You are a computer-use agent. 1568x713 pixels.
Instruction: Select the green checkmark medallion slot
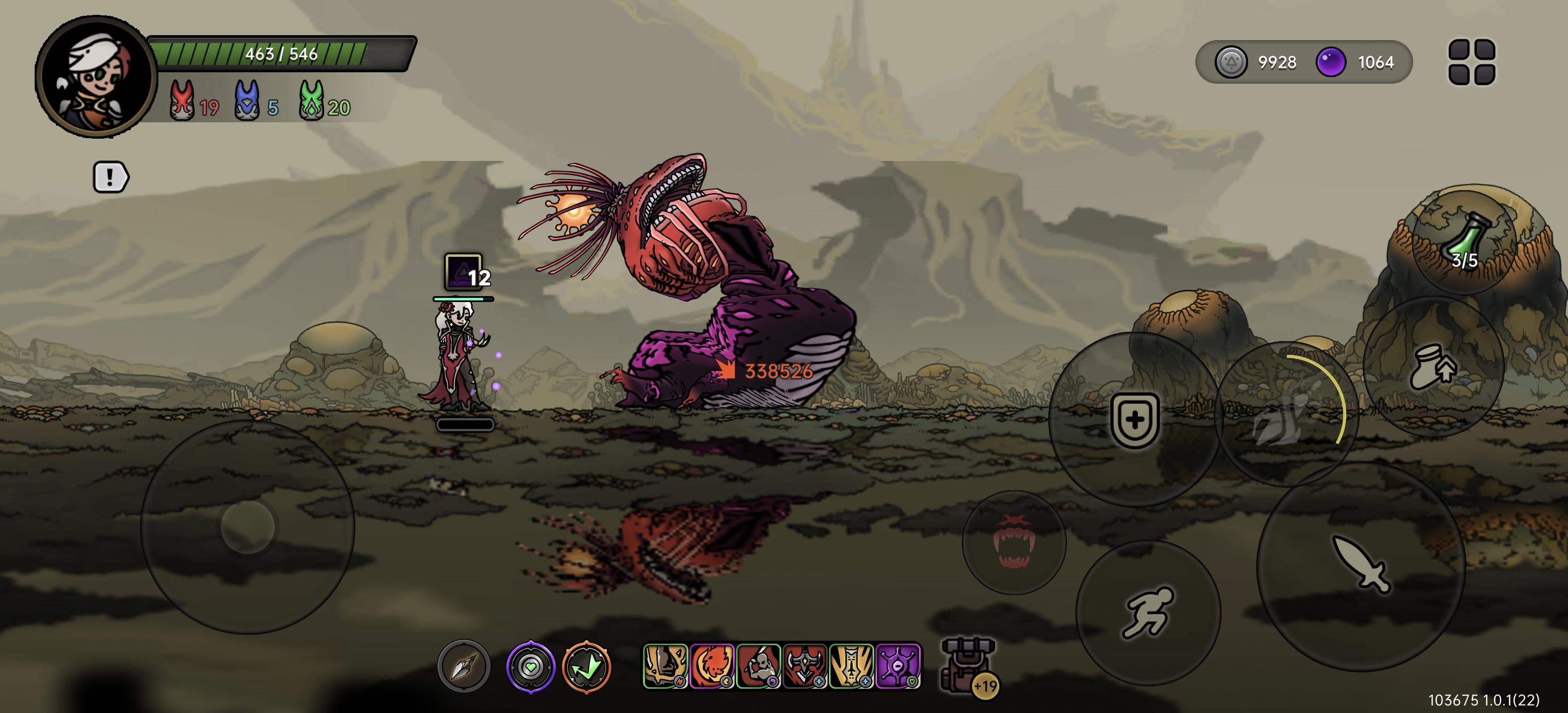click(586, 667)
